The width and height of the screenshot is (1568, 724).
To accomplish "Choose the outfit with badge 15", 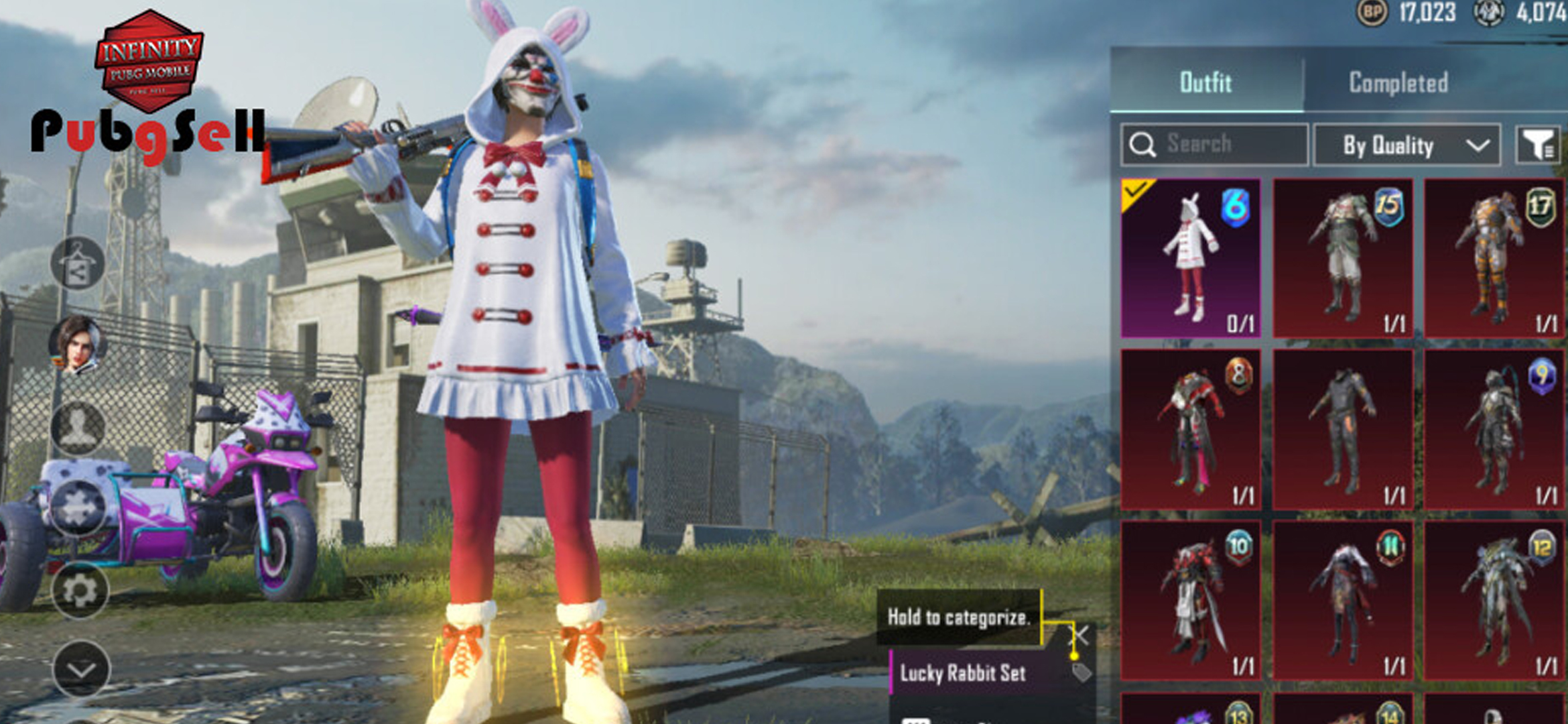I will (x=1343, y=258).
